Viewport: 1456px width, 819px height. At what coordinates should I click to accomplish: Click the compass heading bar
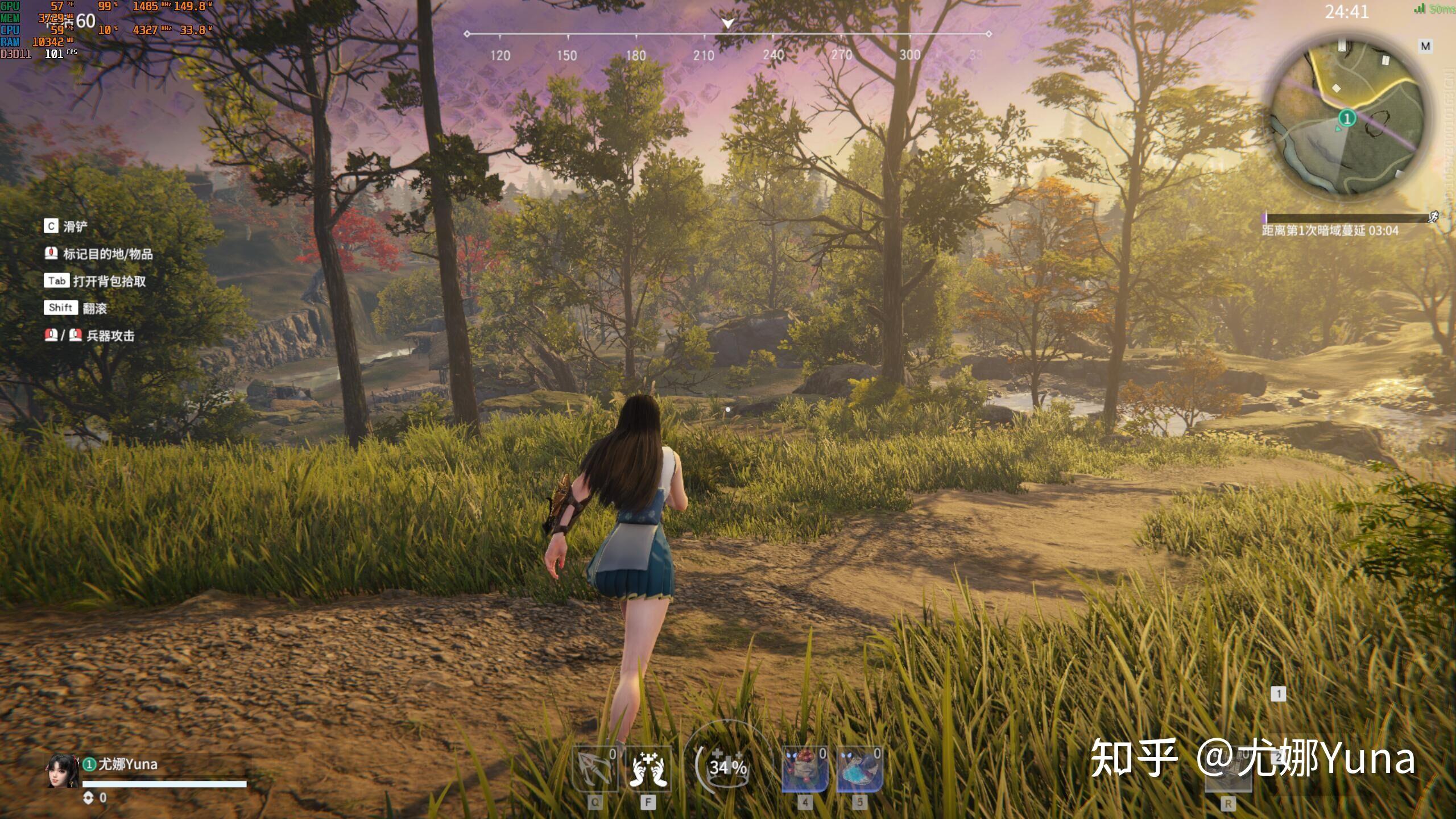coord(728,34)
